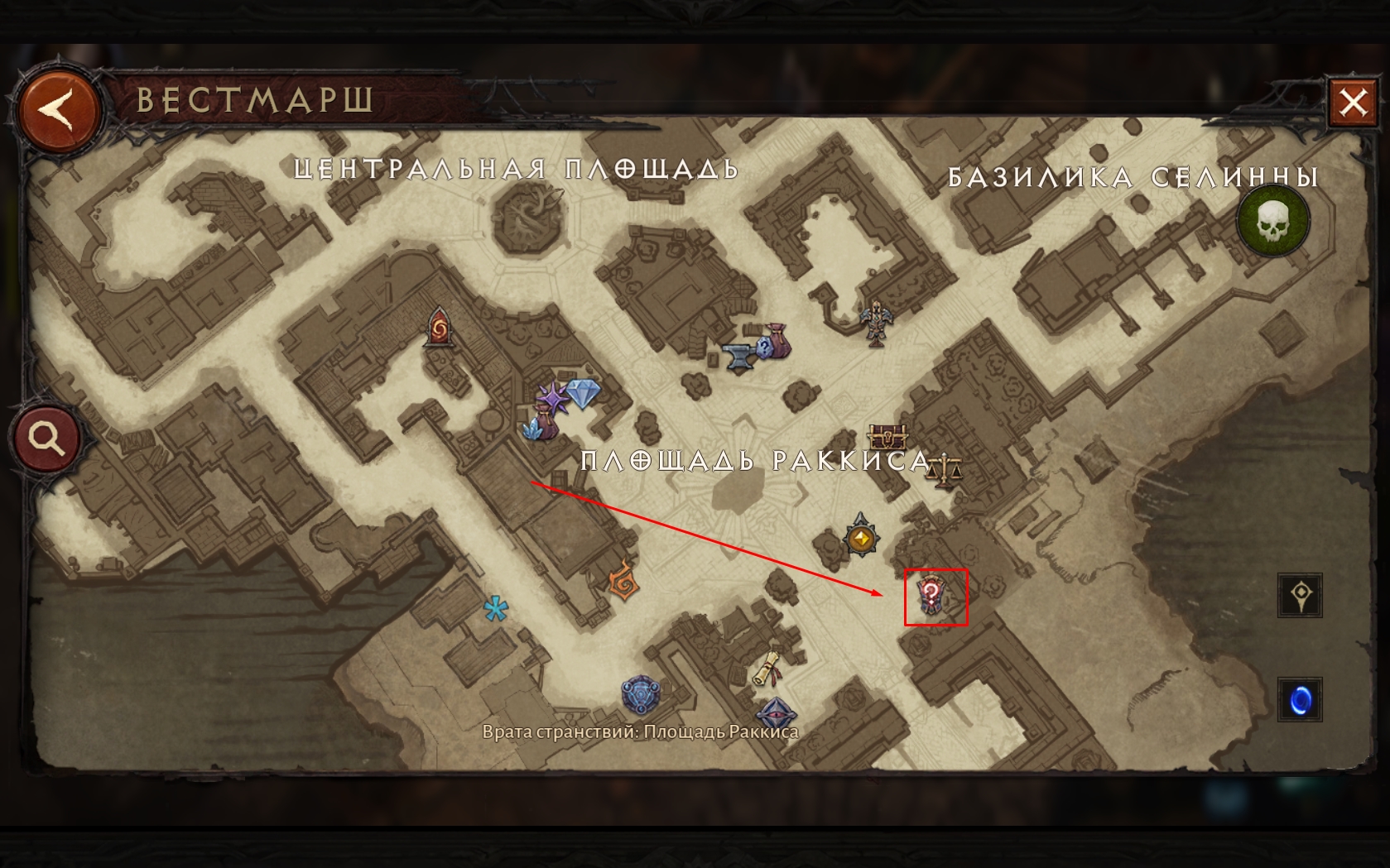Viewport: 1390px width, 868px height.
Task: Choose the treasure chest stash marker
Action: (887, 435)
